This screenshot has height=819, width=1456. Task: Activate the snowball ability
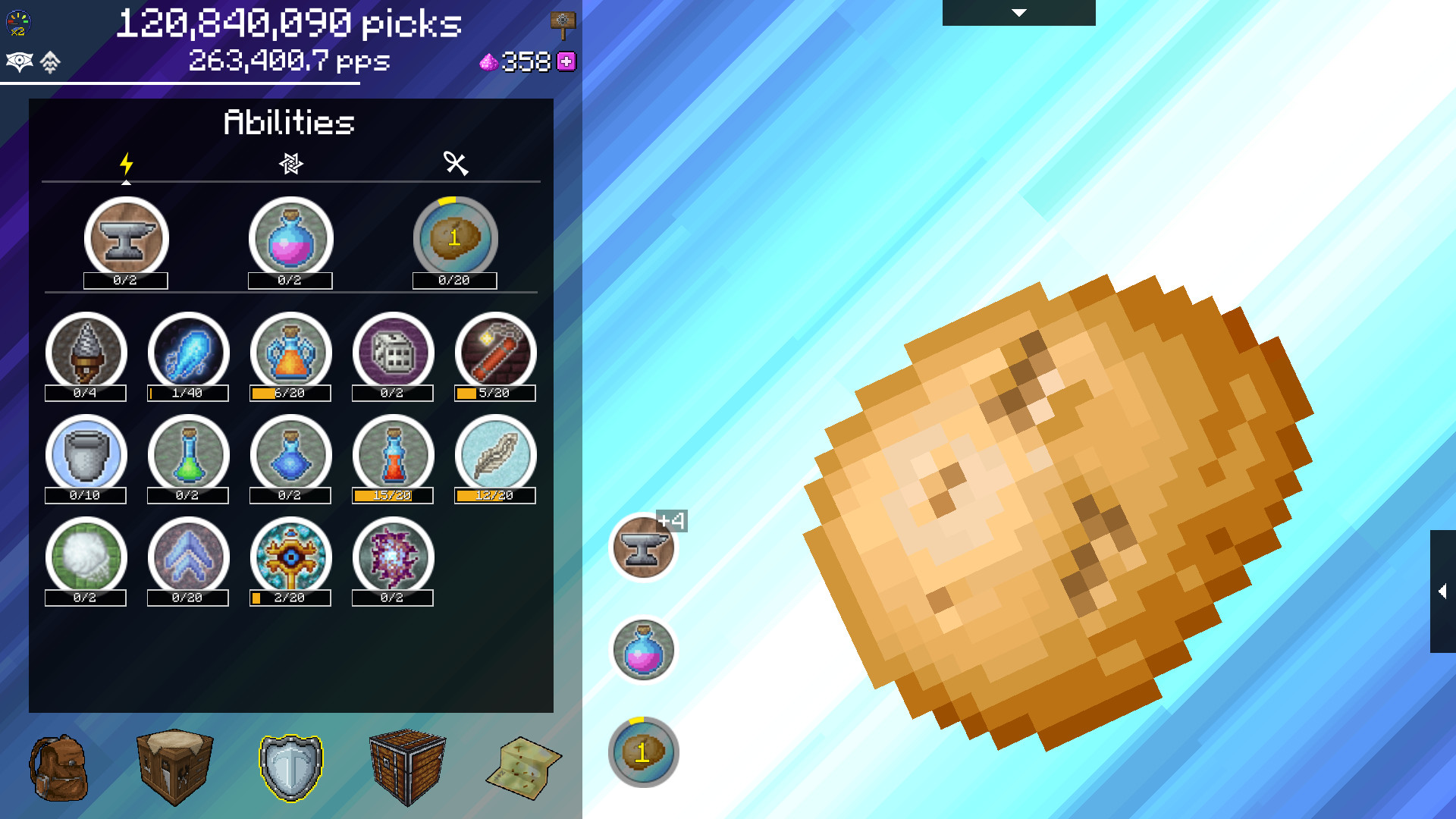(86, 557)
